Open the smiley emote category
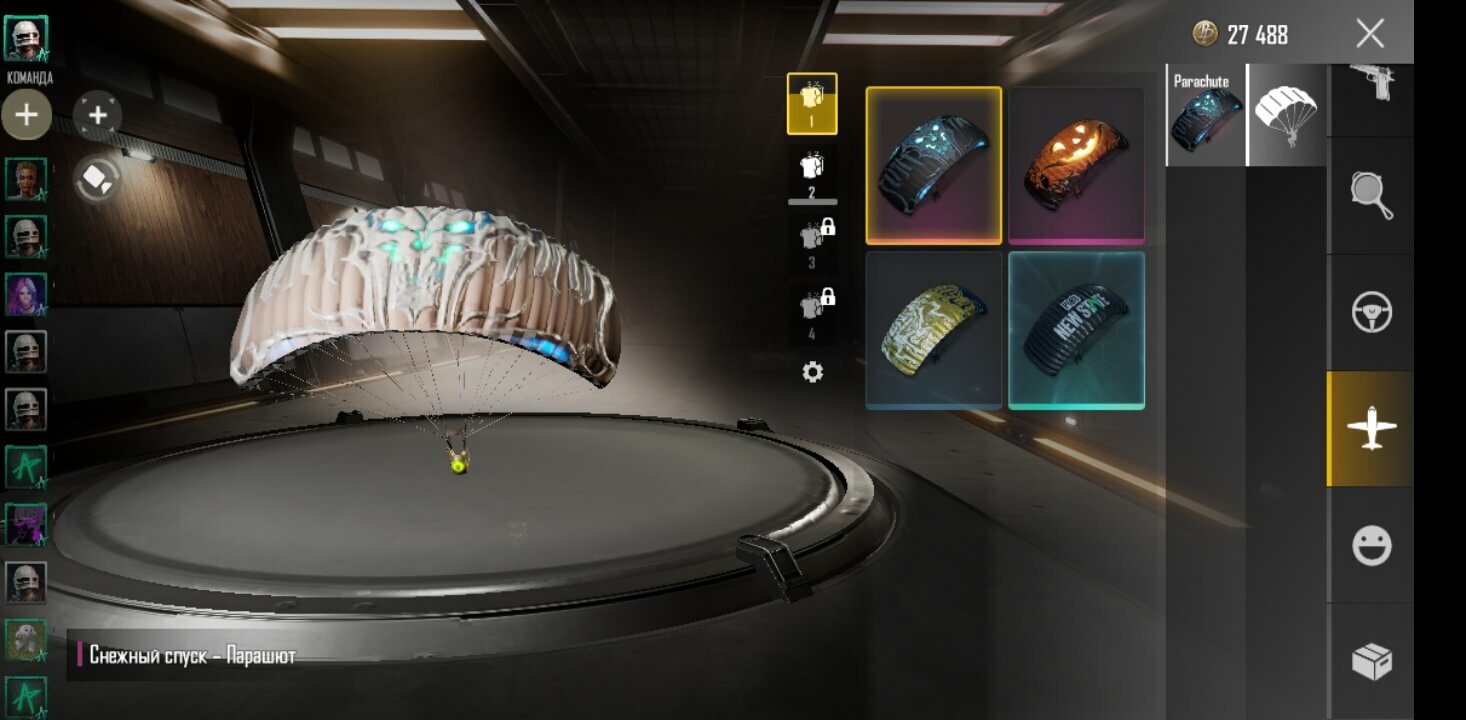The width and height of the screenshot is (1466, 720). point(1371,546)
